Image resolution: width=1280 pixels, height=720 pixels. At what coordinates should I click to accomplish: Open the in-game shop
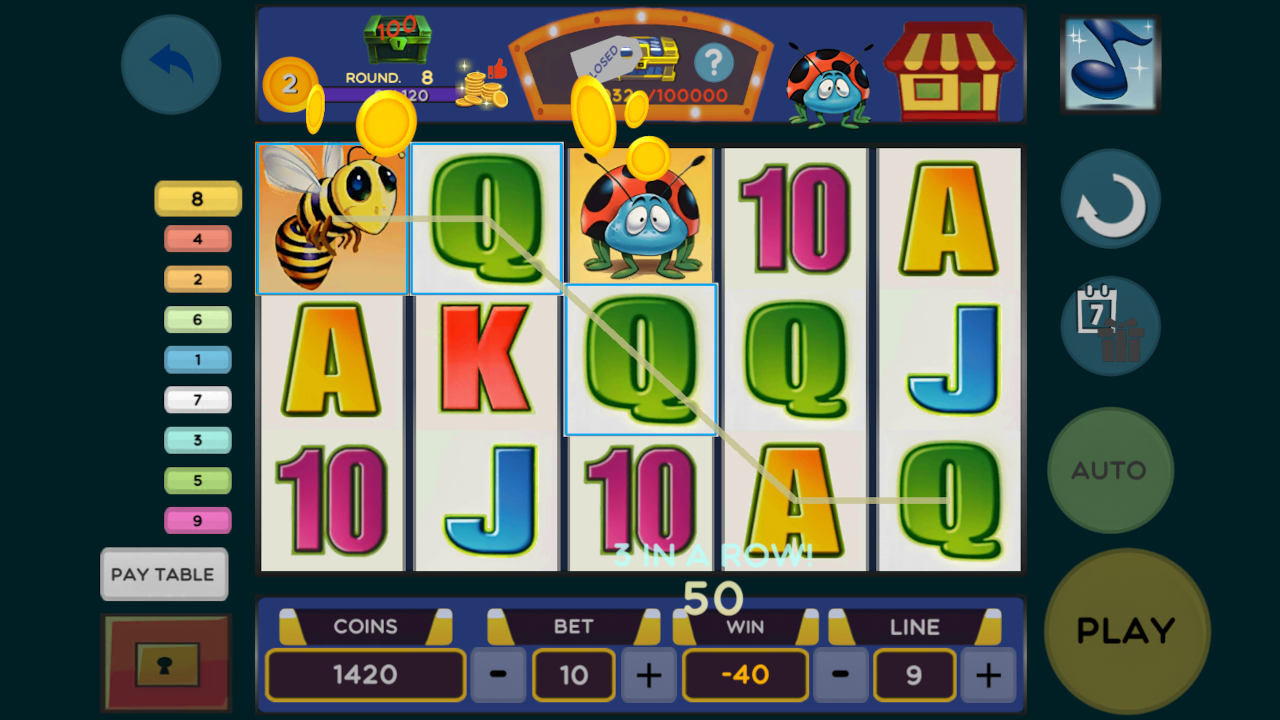point(950,70)
